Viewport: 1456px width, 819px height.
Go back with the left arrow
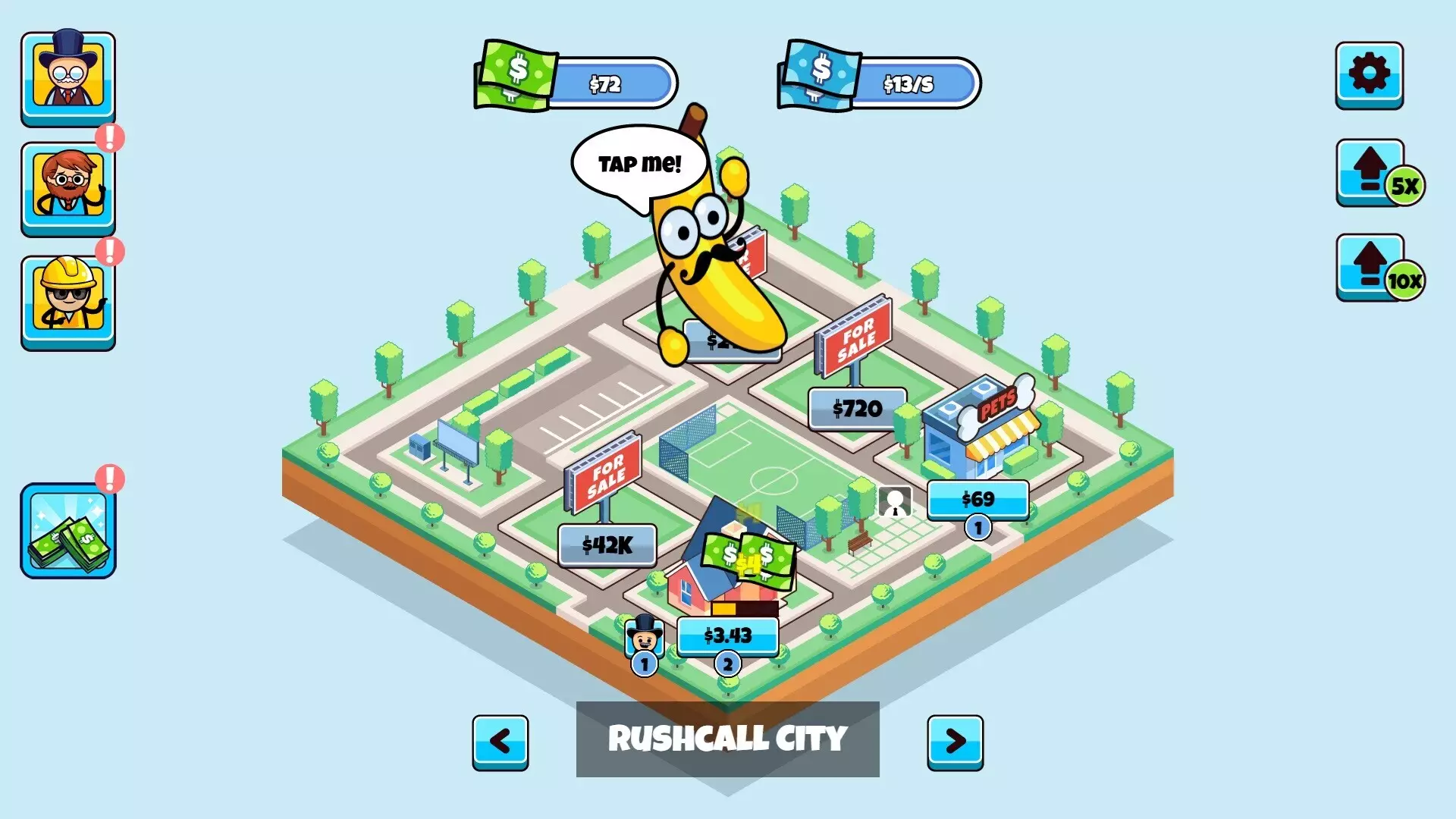tap(500, 742)
